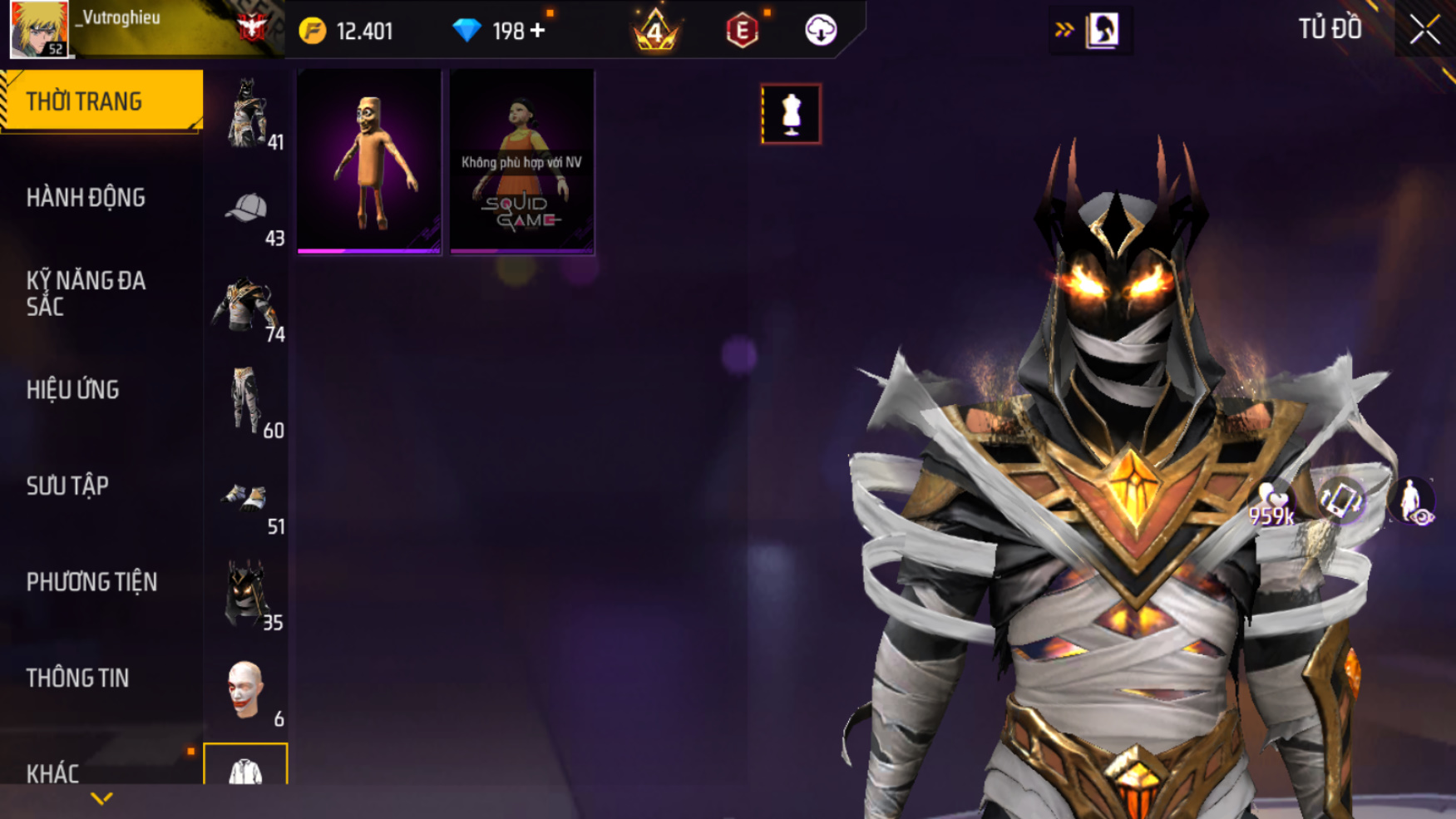Open the Hành Động category
The height and width of the screenshot is (819, 1456).
(x=86, y=198)
